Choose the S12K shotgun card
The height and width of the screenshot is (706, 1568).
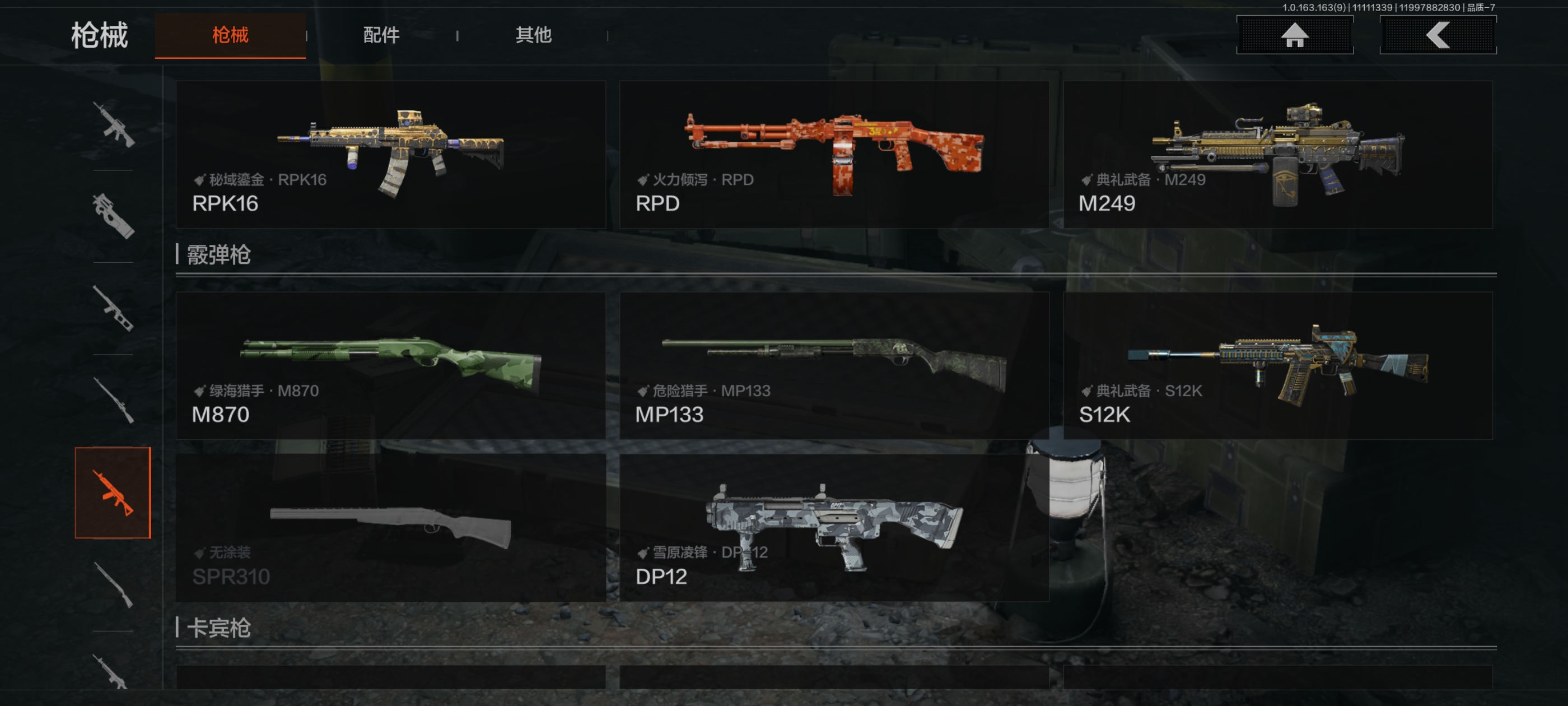(1277, 365)
